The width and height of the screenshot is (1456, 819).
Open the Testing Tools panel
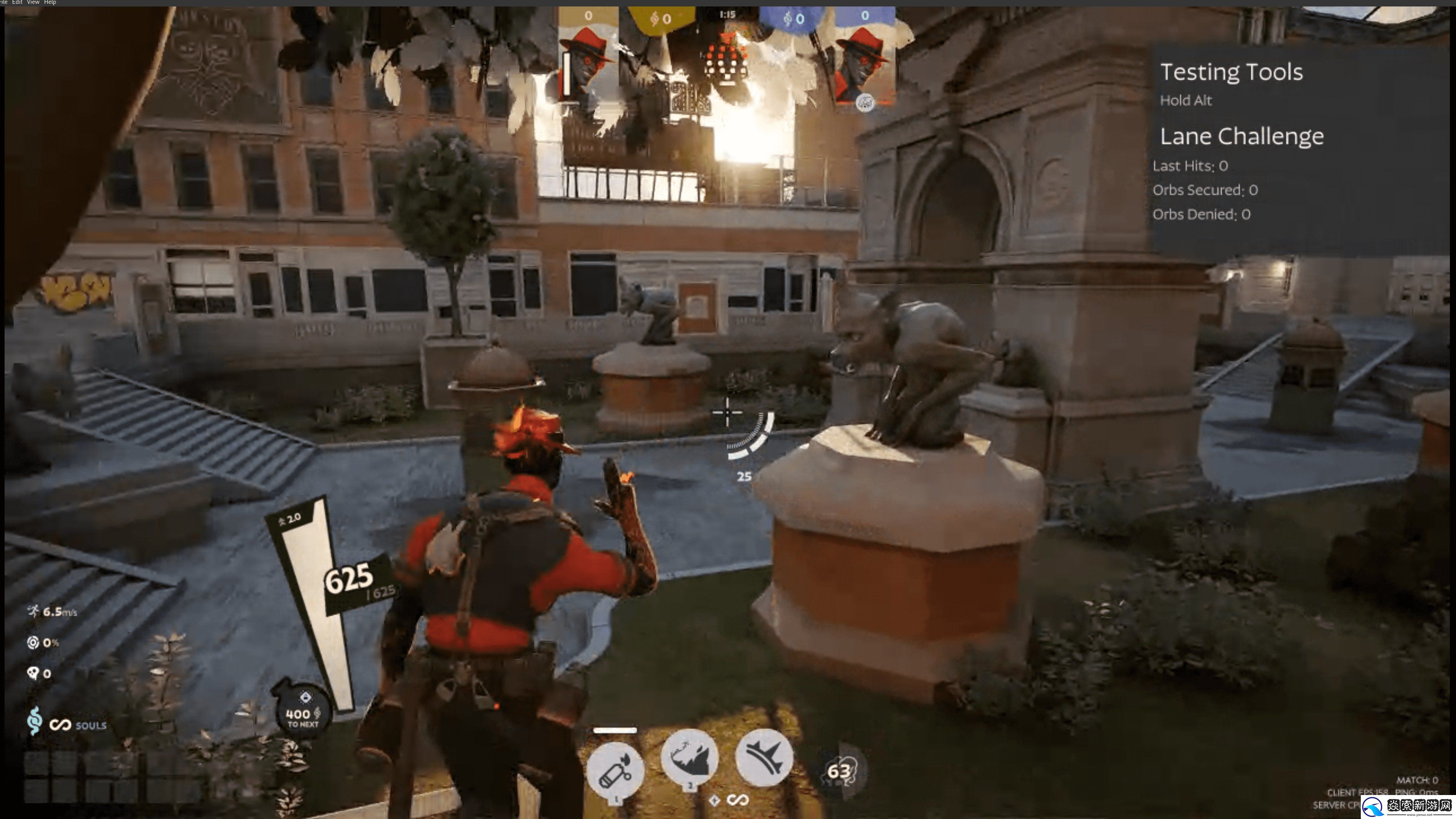[1231, 72]
